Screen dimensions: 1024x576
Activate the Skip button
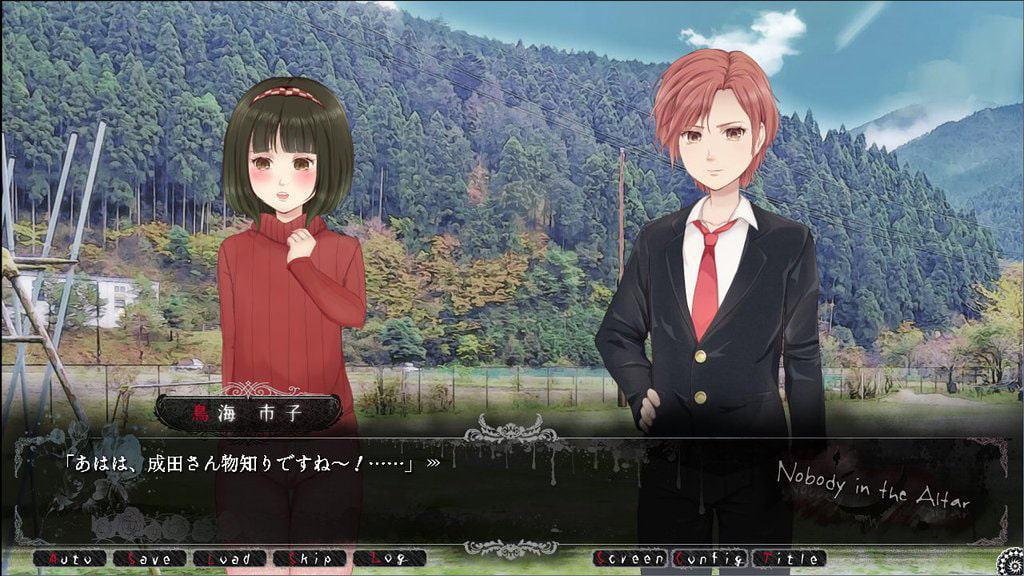[309, 559]
